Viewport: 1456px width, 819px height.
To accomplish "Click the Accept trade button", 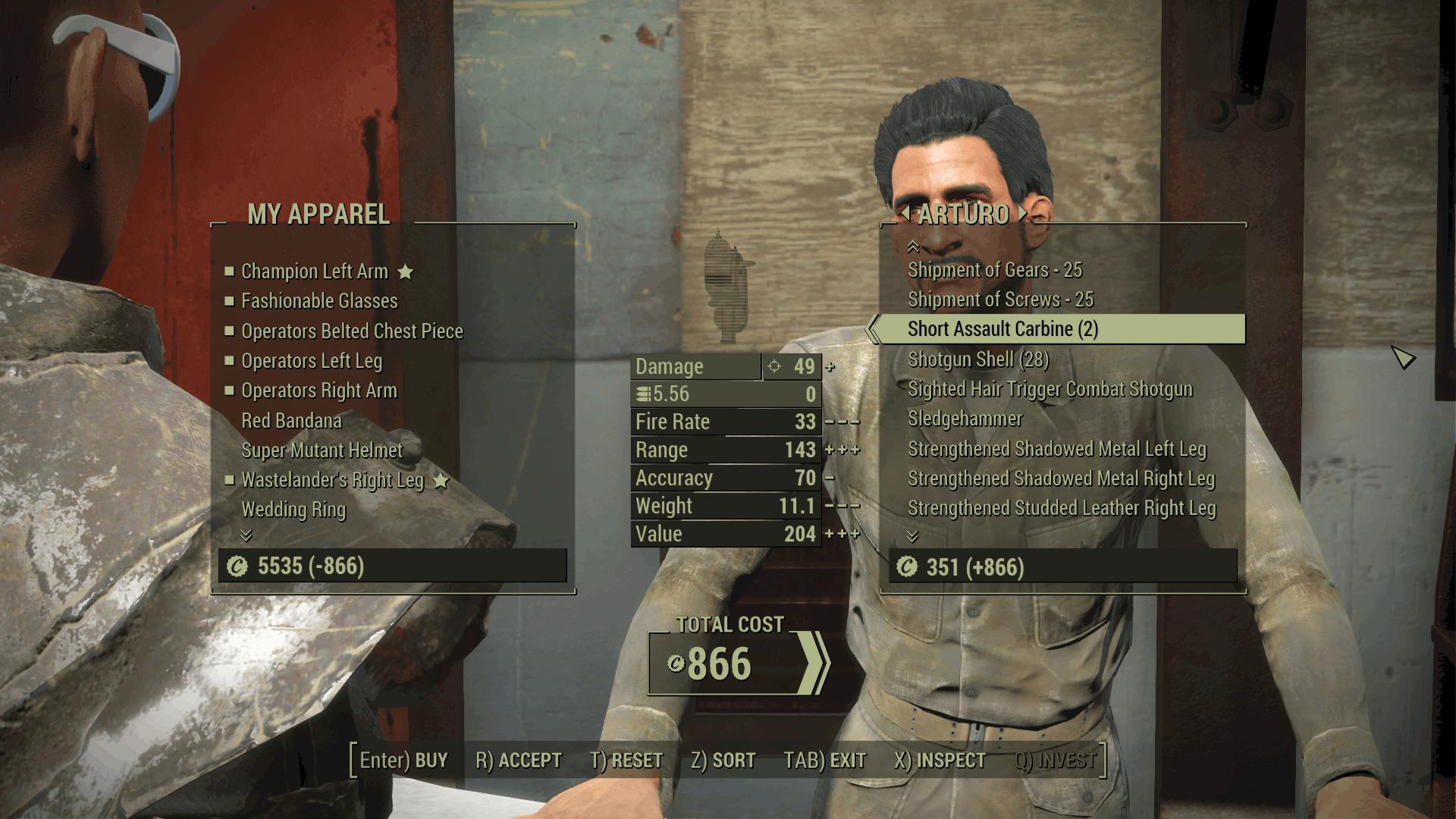I will [519, 761].
